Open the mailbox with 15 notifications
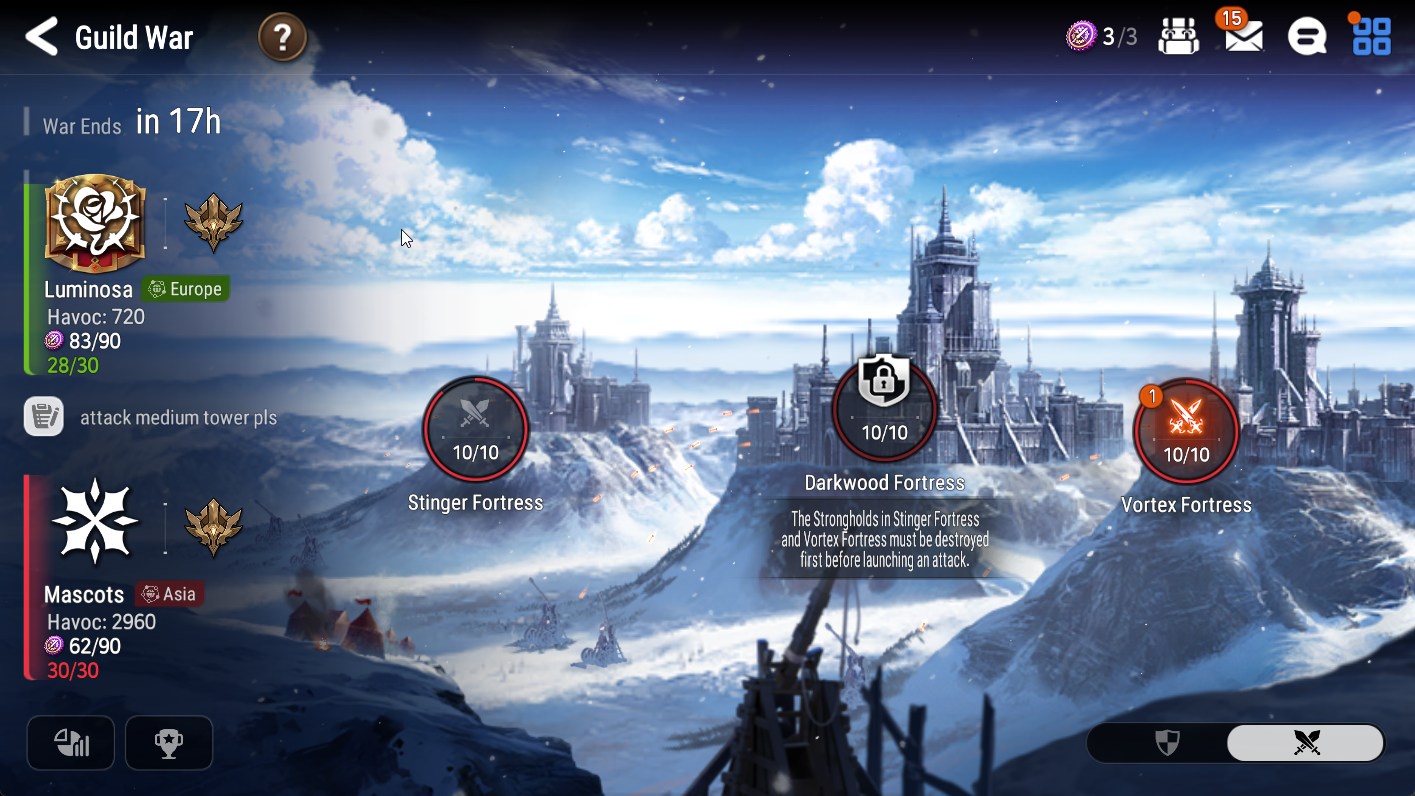The image size is (1415, 796). tap(1243, 38)
